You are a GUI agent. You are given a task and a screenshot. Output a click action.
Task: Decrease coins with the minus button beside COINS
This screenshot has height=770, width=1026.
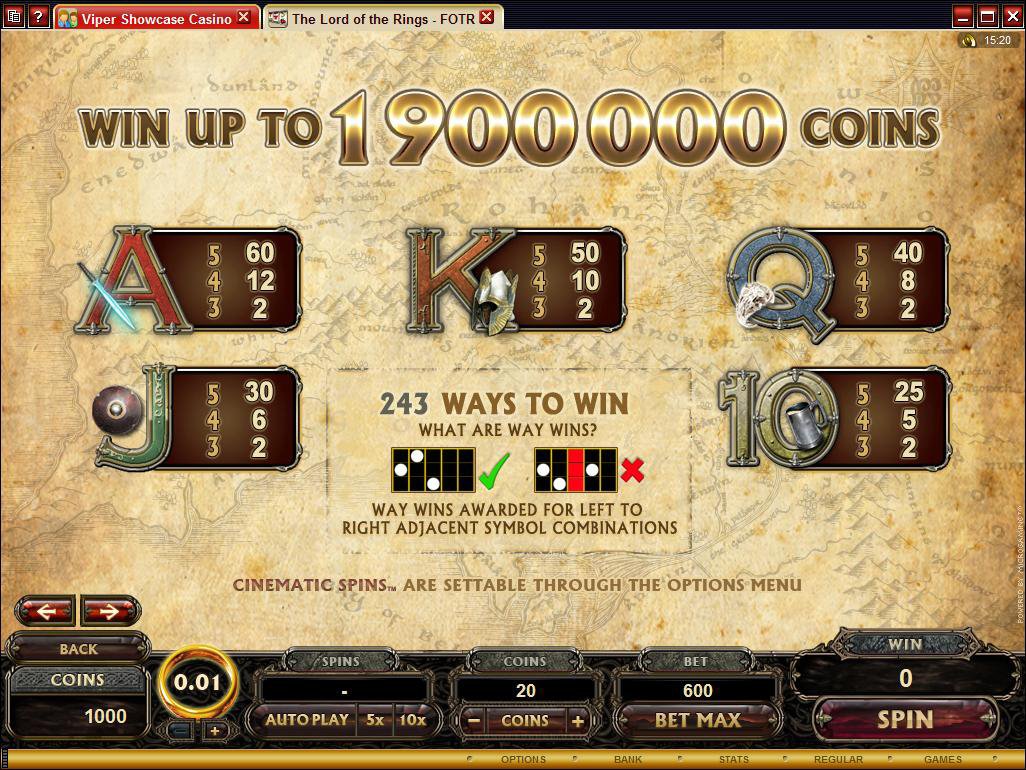point(475,720)
